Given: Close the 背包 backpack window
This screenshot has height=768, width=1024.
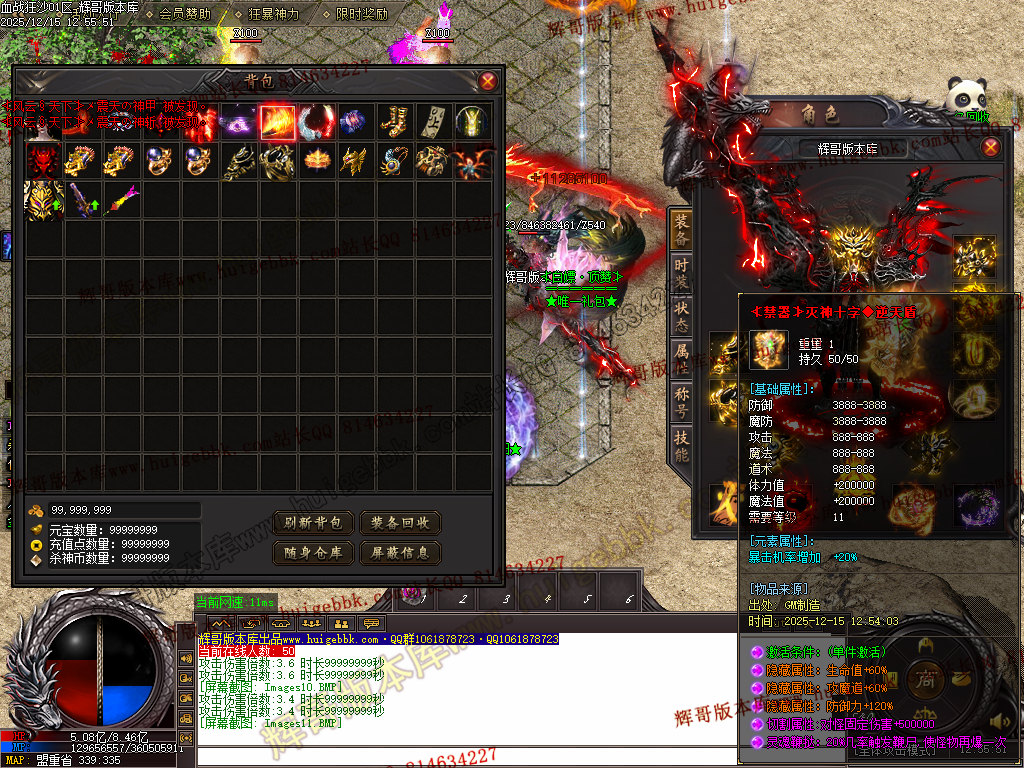Looking at the screenshot, I should (x=487, y=82).
